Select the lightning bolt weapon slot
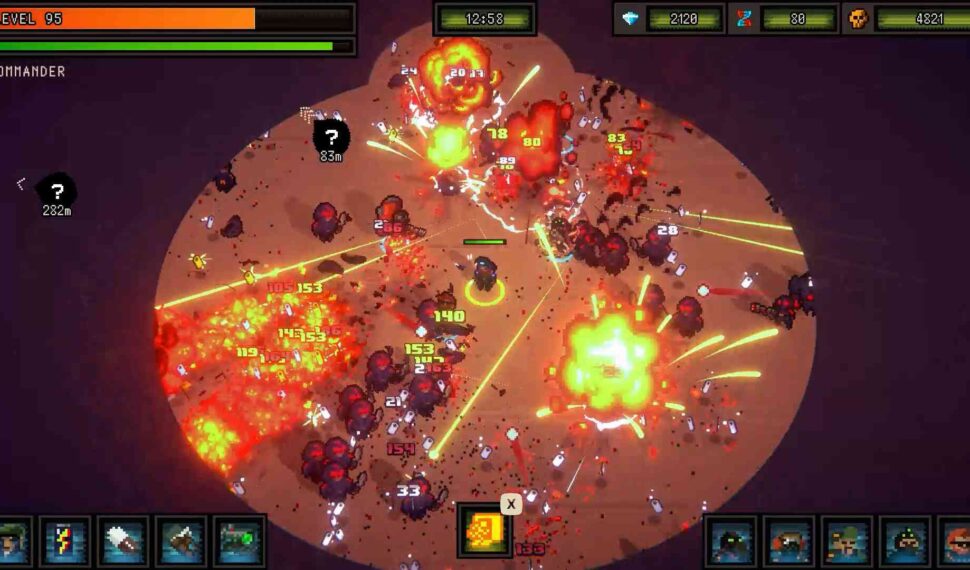This screenshot has height=570, width=970. (67, 541)
